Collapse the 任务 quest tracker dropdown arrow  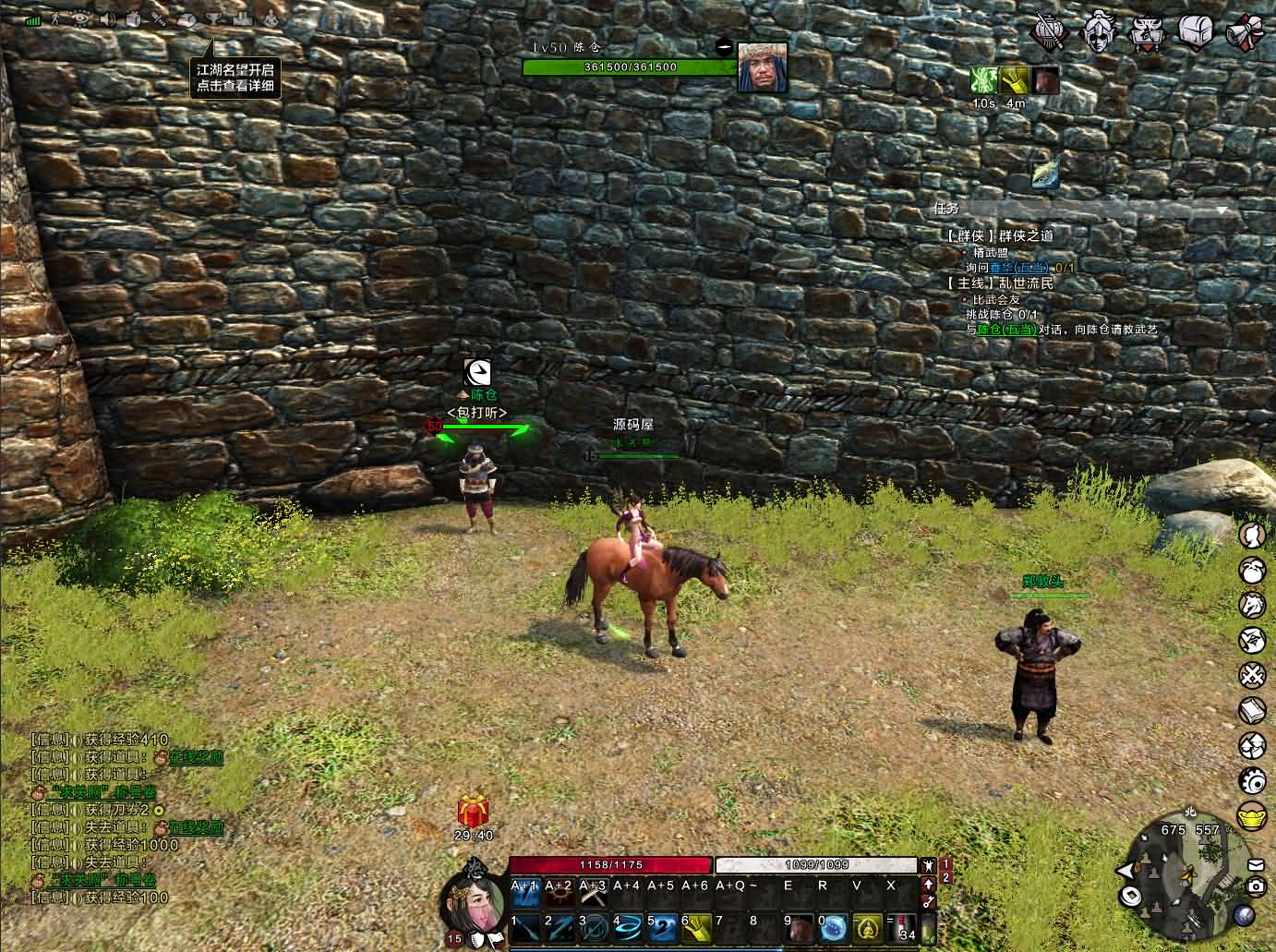1223,211
